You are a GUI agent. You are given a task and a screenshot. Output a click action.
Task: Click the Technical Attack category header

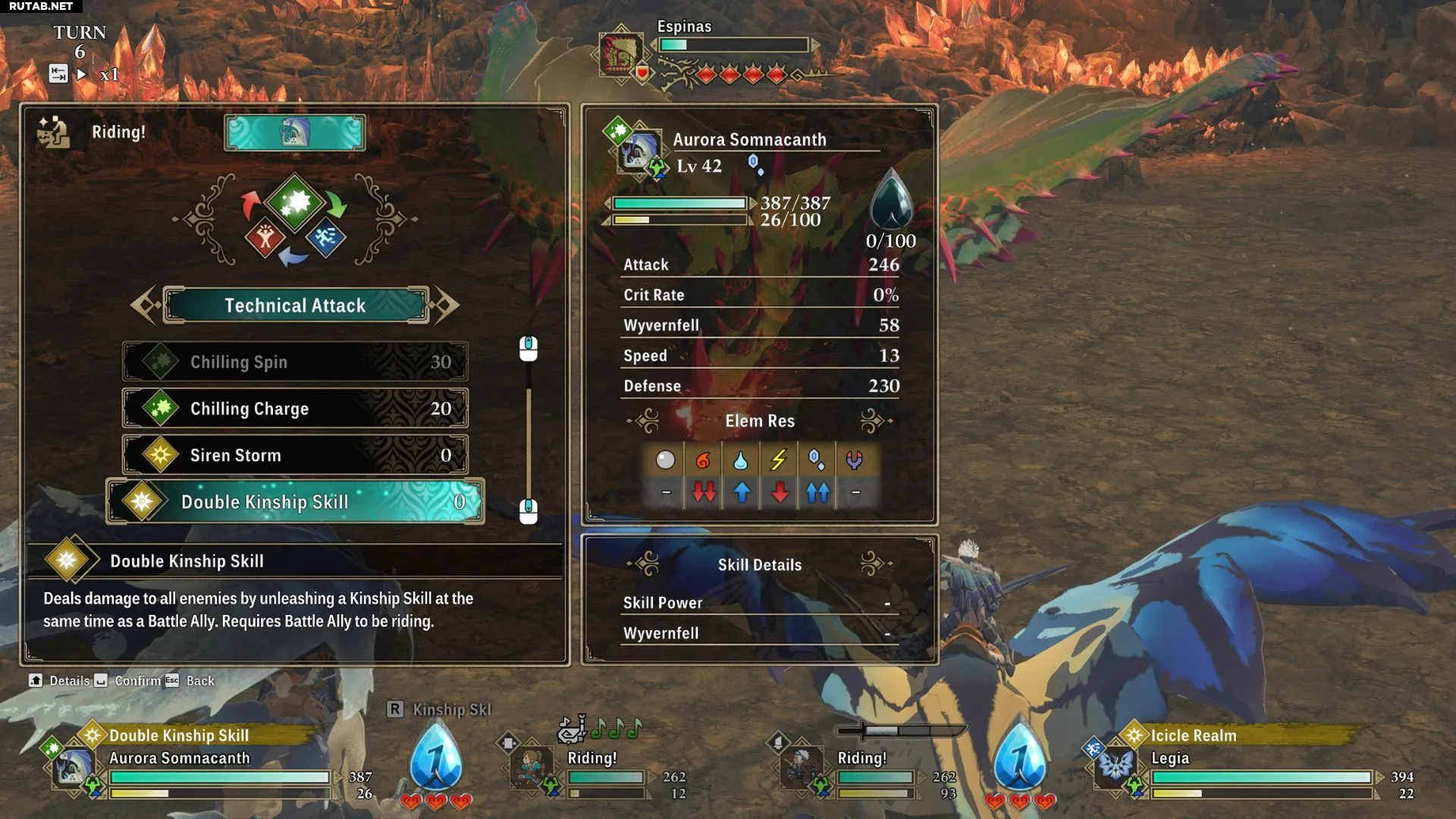coord(295,305)
